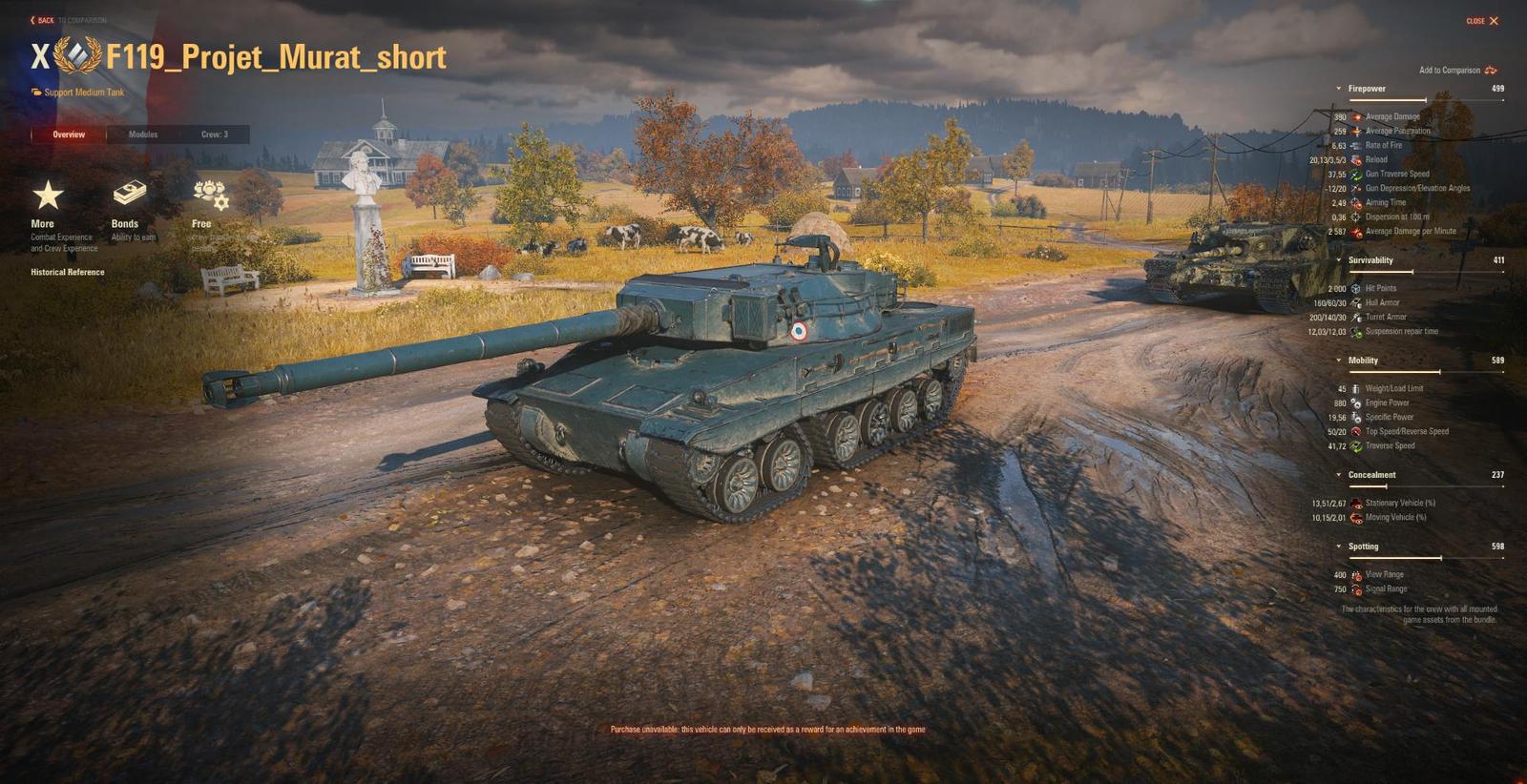Click the View Range spotting icon
1527x784 pixels.
pos(1355,574)
